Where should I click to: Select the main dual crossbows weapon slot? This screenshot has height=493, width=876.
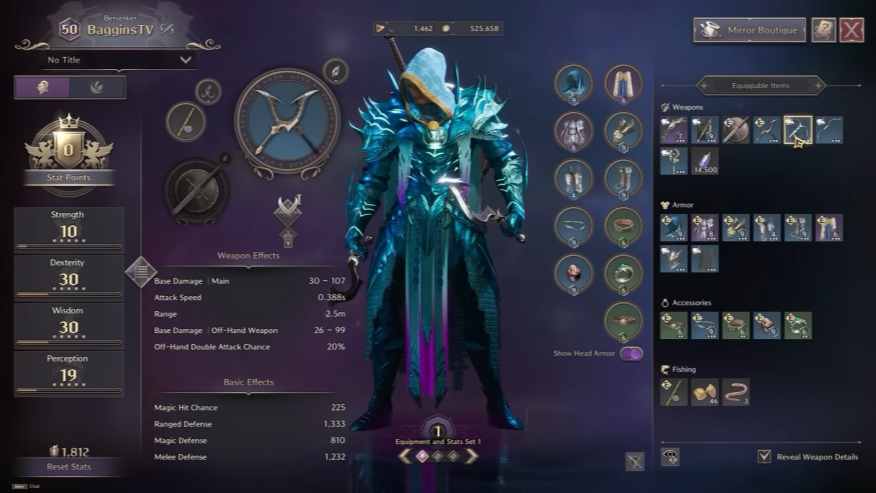coord(286,120)
